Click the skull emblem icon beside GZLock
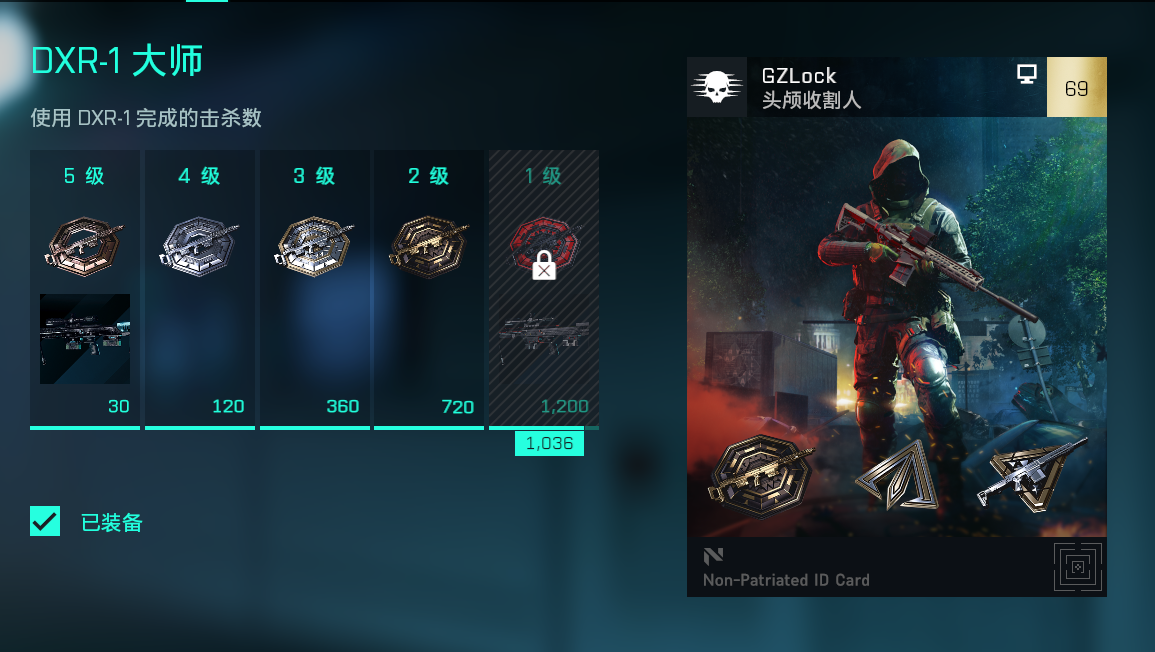 click(717, 87)
